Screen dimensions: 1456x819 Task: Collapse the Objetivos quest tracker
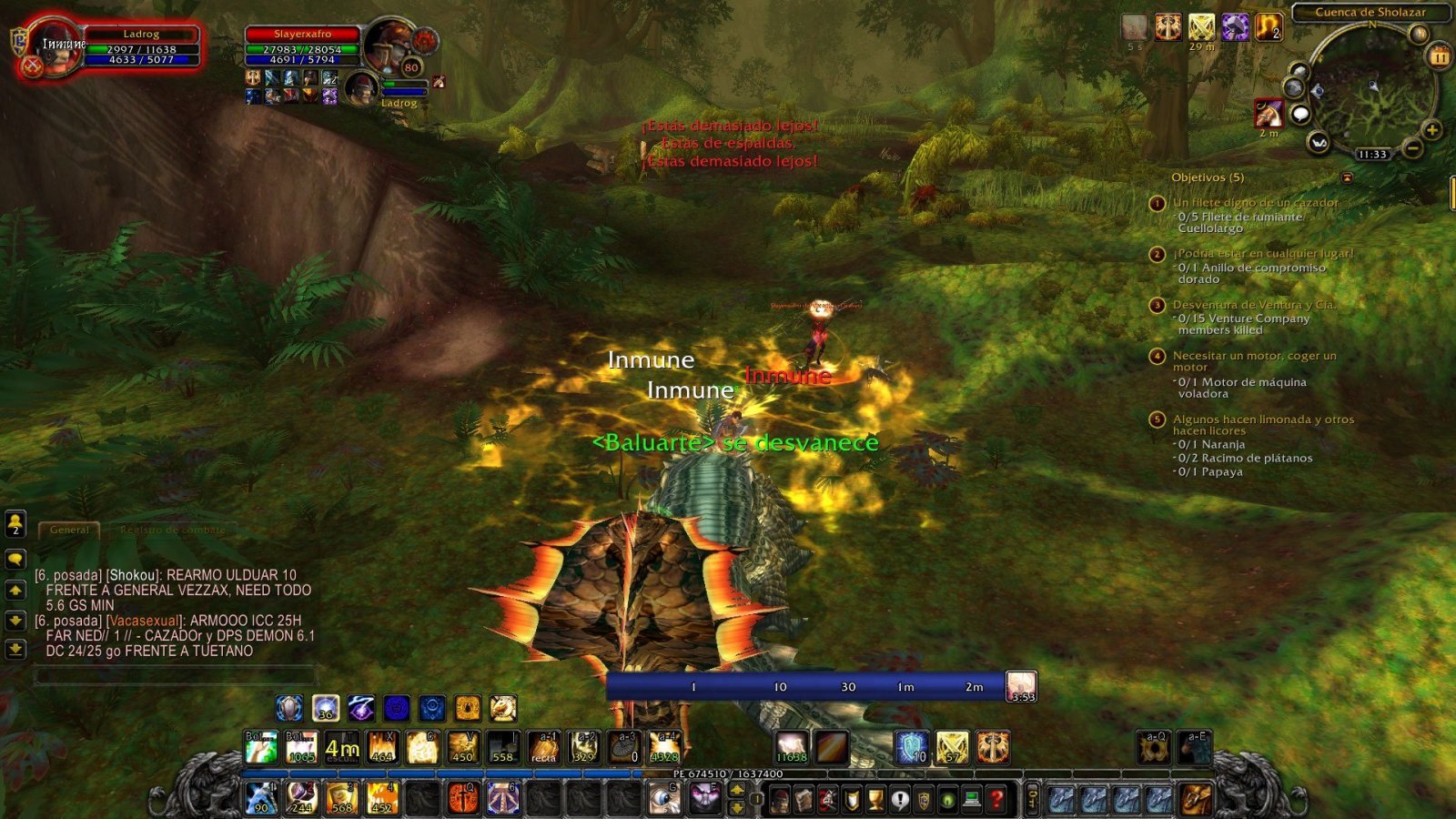(1347, 177)
